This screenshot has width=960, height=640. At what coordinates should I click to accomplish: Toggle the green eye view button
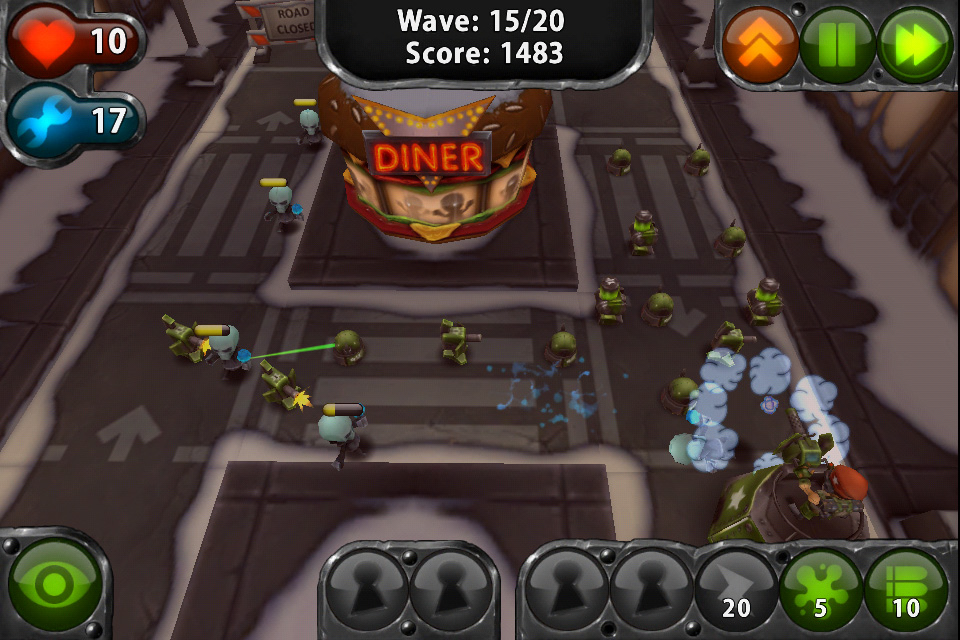point(53,585)
